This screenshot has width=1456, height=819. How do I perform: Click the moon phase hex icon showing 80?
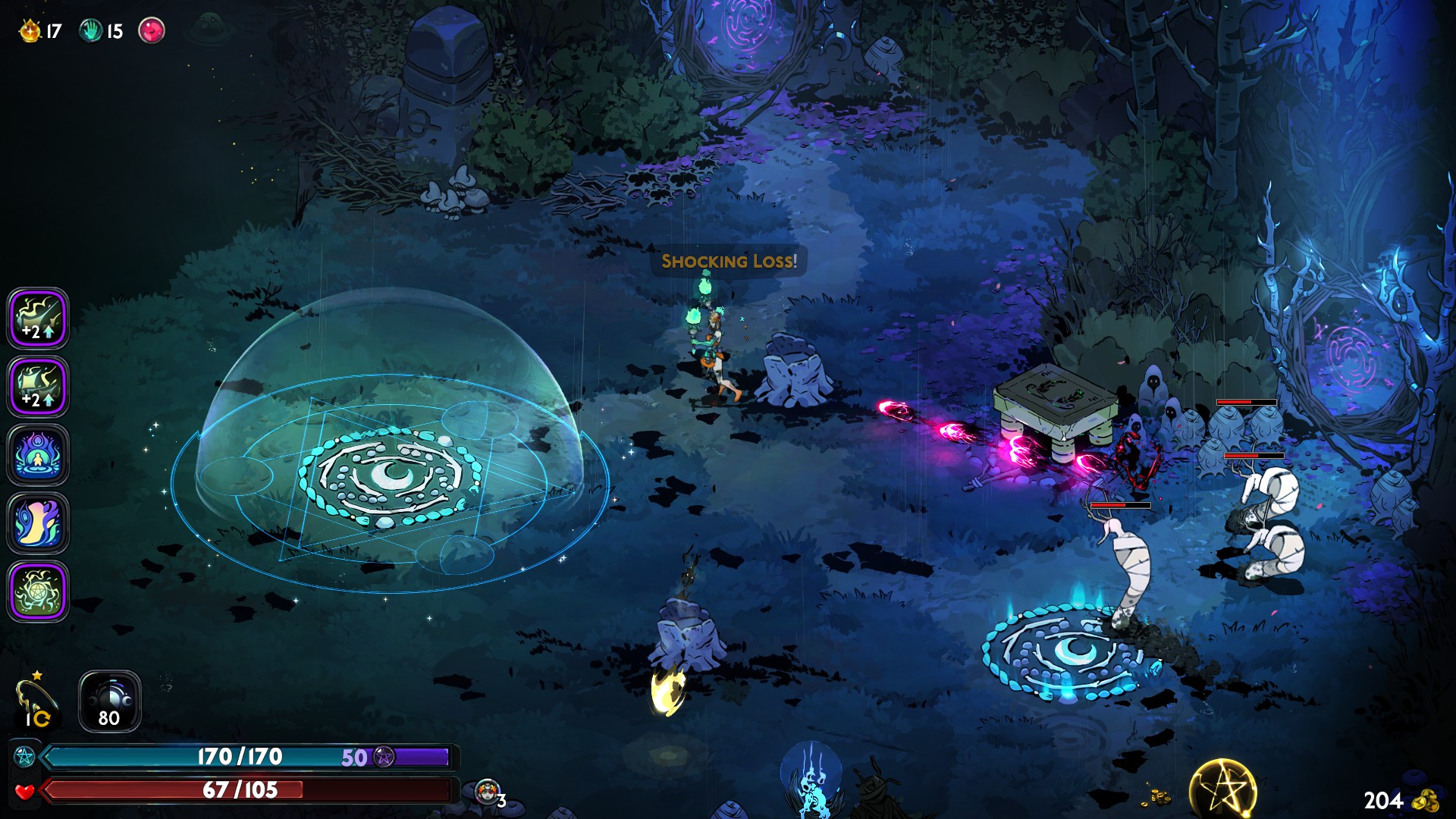tap(110, 701)
